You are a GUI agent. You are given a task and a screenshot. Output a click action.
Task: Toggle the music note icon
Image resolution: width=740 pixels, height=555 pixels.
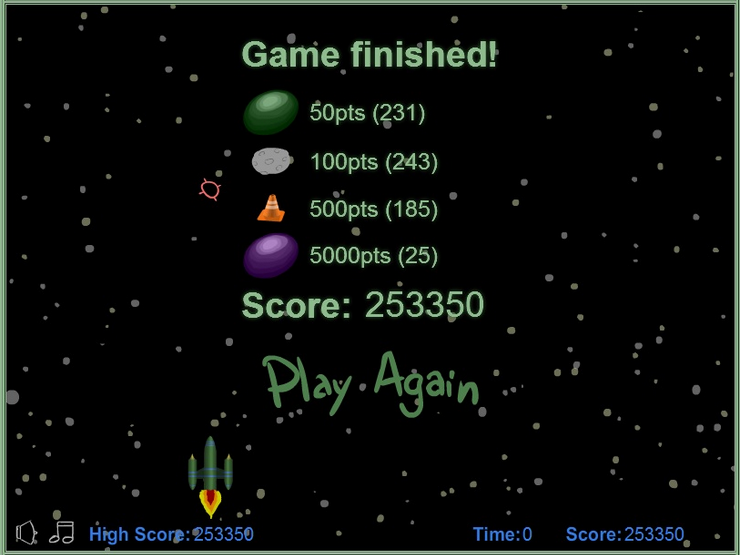(62, 531)
